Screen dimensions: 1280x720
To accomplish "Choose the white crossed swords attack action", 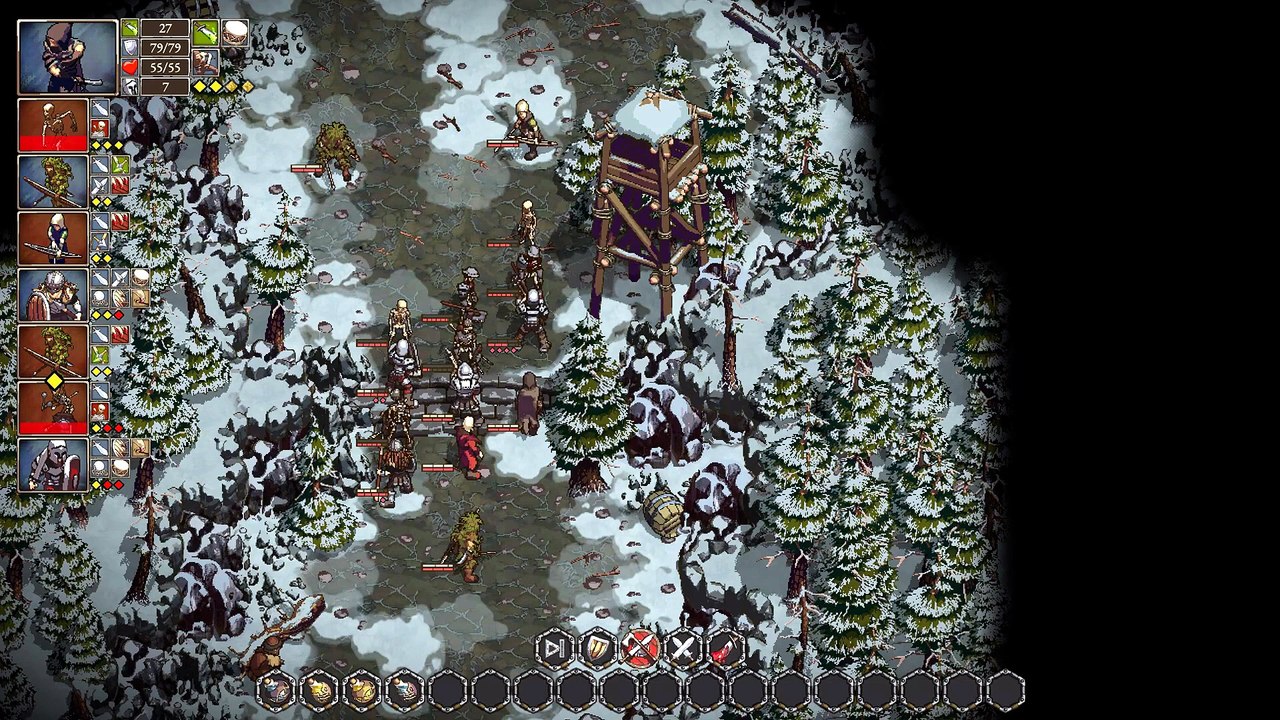I will click(683, 649).
